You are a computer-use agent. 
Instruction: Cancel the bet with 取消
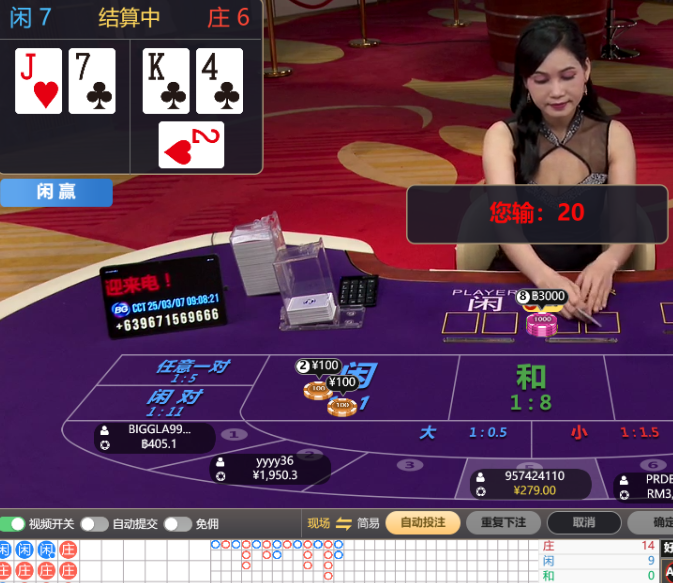click(584, 523)
